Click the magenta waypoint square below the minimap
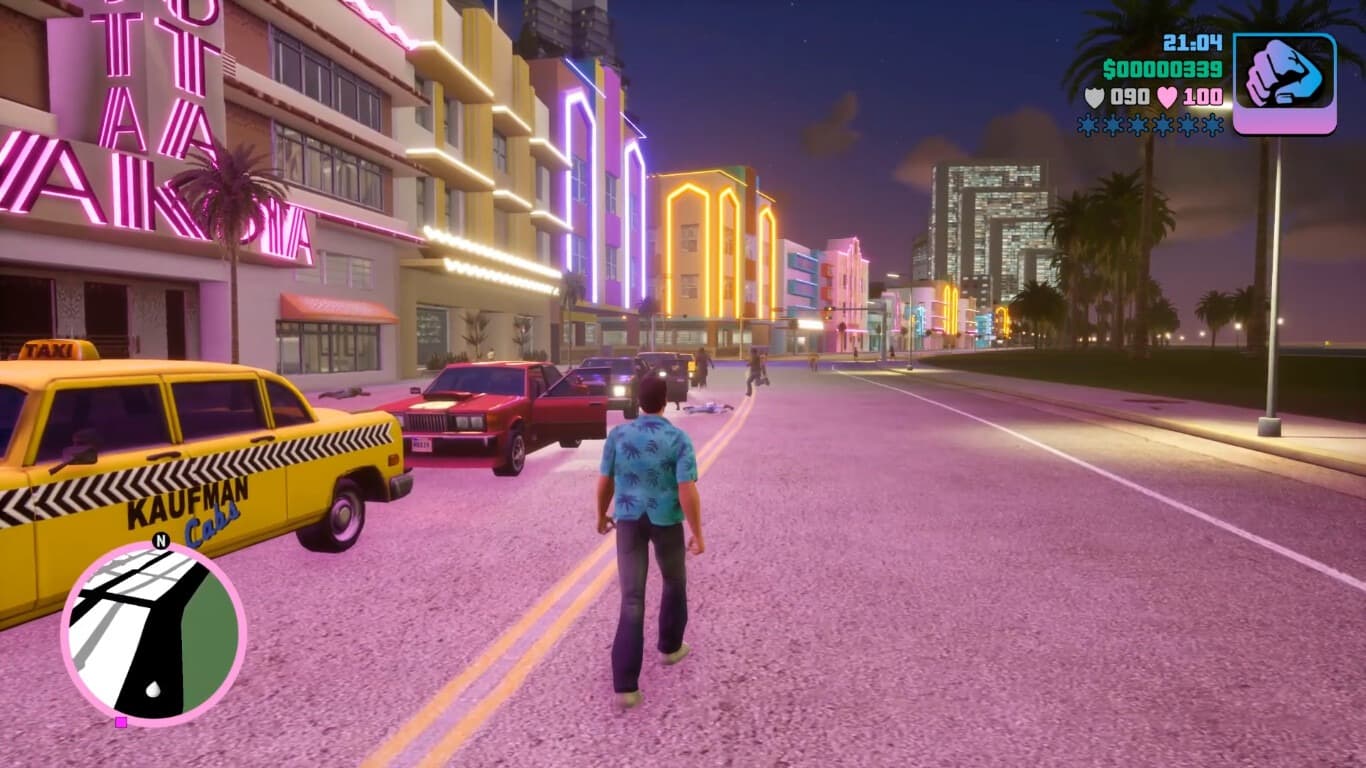This screenshot has width=1366, height=768. point(120,724)
